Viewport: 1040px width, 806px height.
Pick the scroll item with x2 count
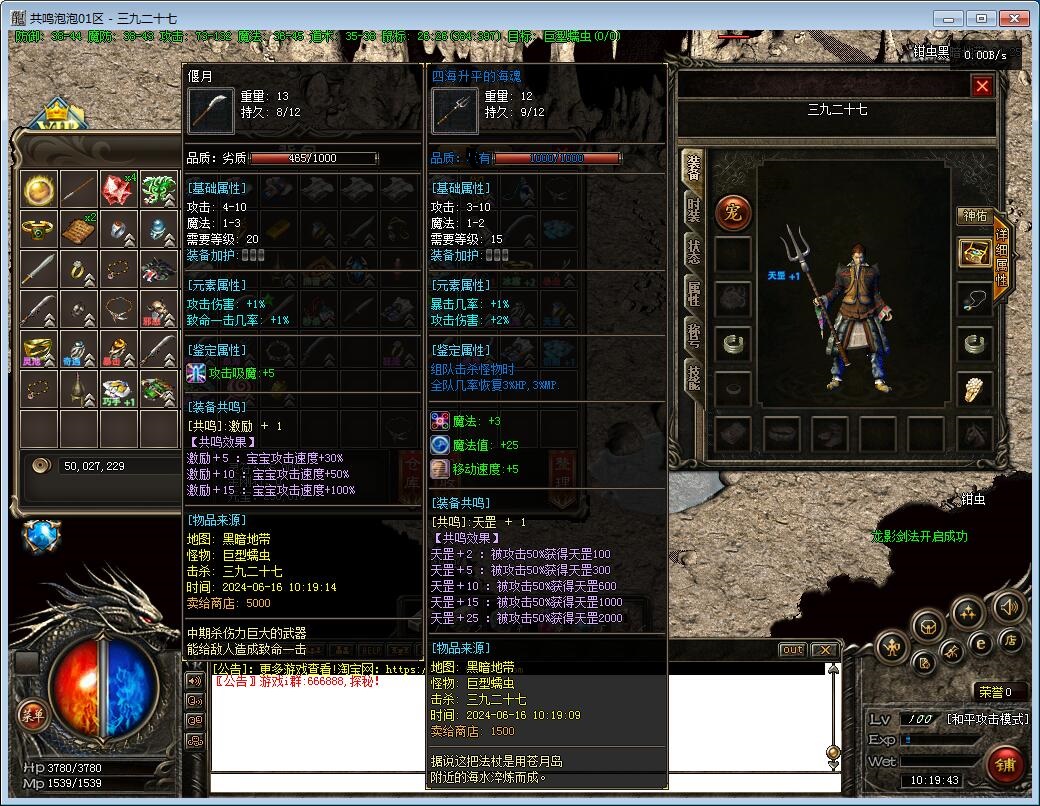pyautogui.click(x=78, y=229)
